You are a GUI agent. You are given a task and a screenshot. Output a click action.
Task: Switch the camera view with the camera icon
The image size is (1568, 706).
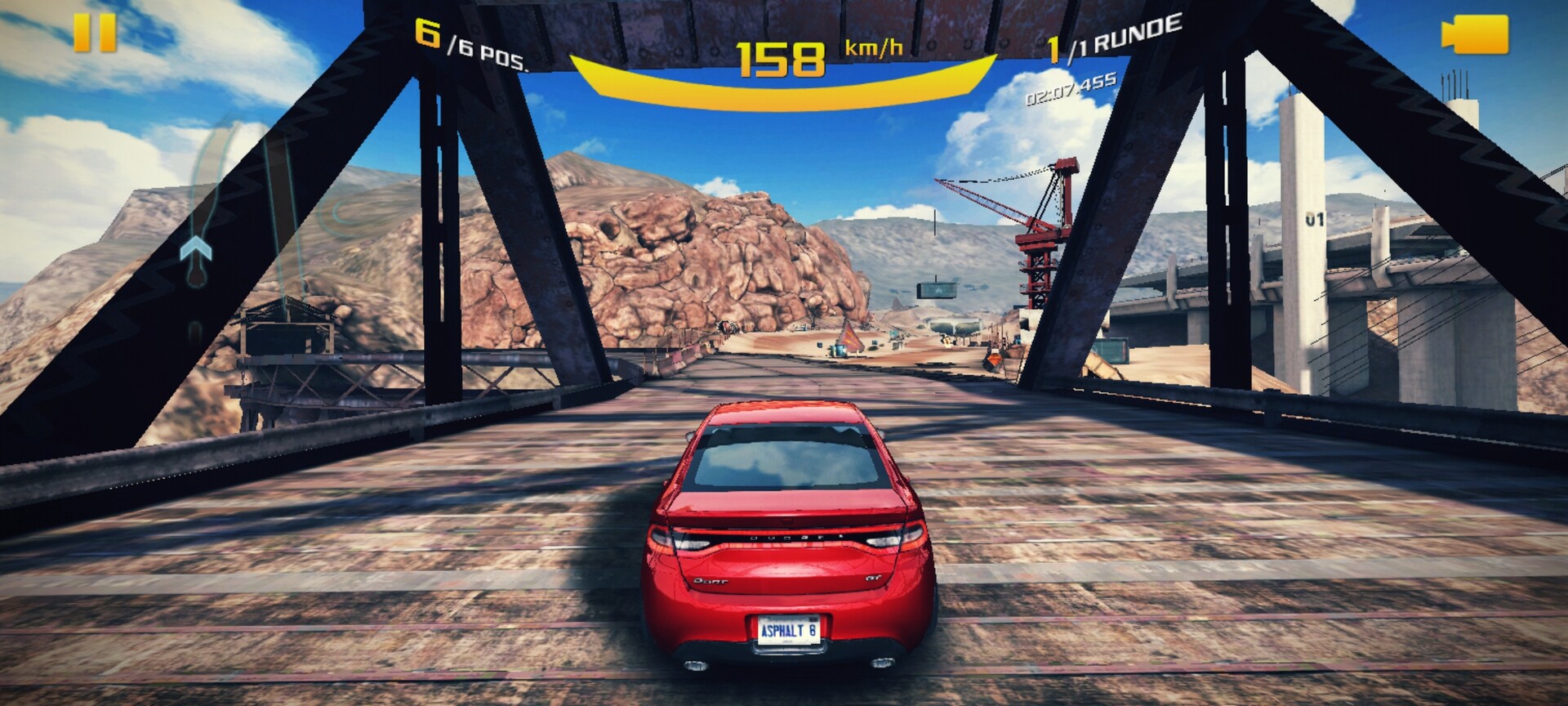point(1475,35)
